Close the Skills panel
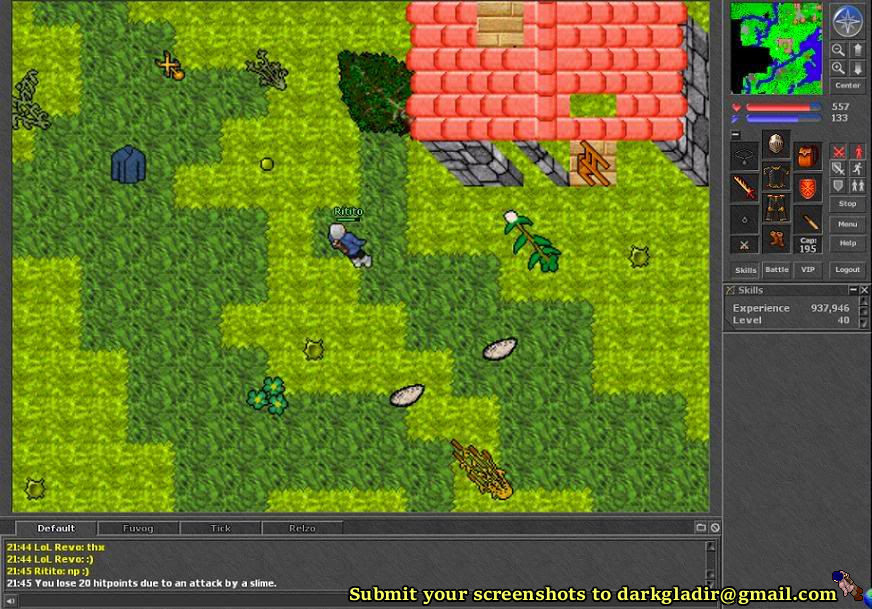872x609 pixels. pyautogui.click(x=864, y=290)
